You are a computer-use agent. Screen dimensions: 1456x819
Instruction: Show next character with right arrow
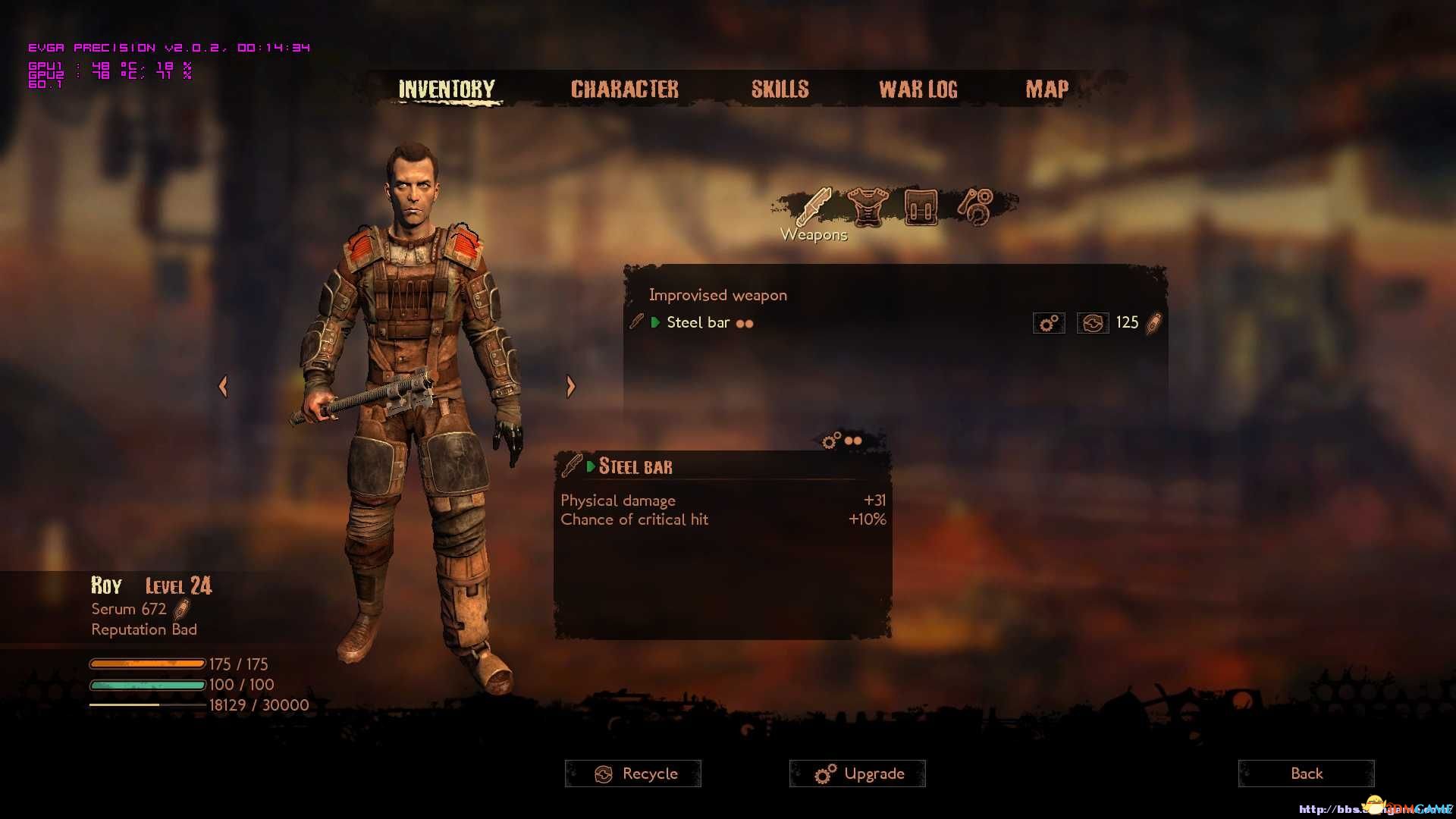[571, 387]
